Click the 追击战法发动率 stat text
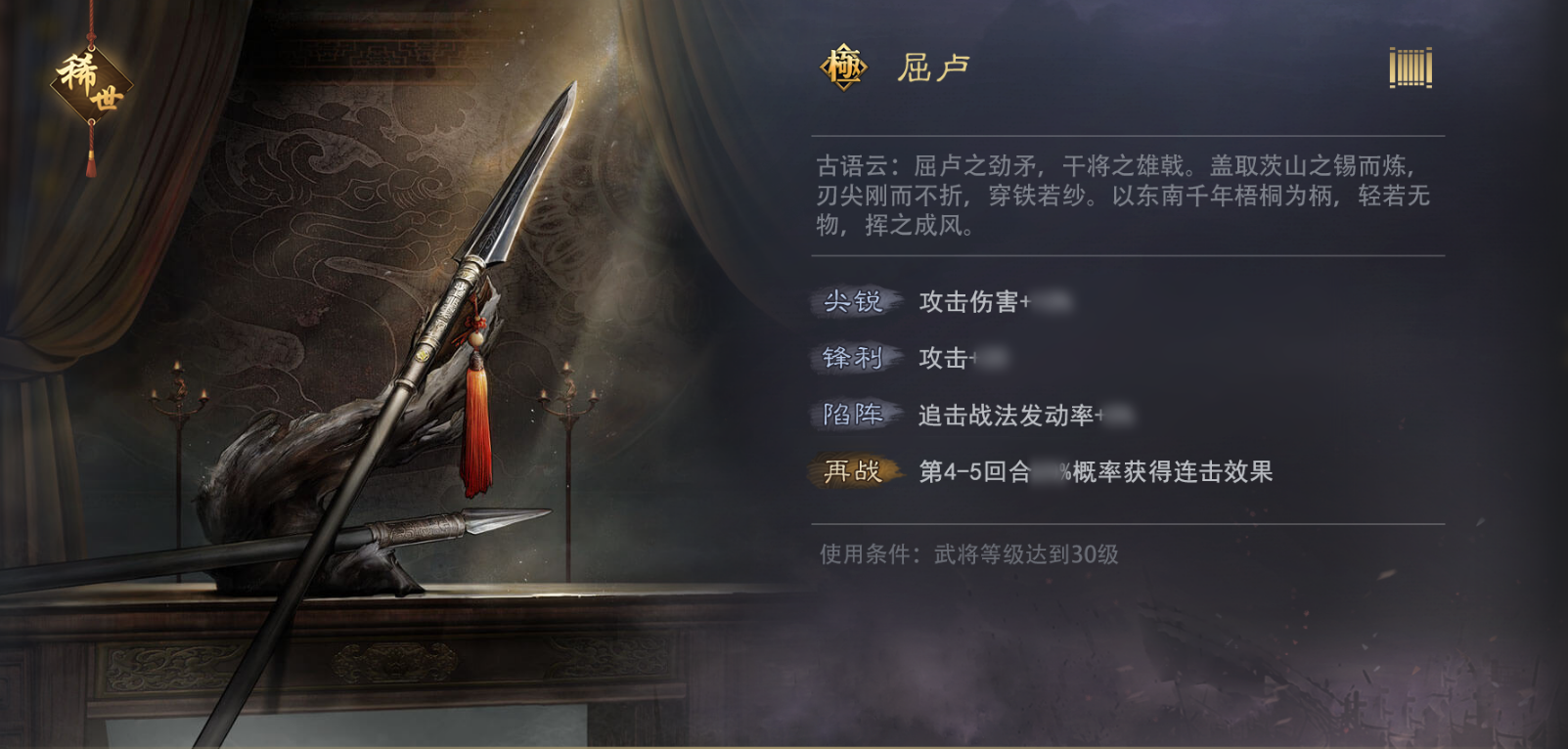 (1008, 416)
